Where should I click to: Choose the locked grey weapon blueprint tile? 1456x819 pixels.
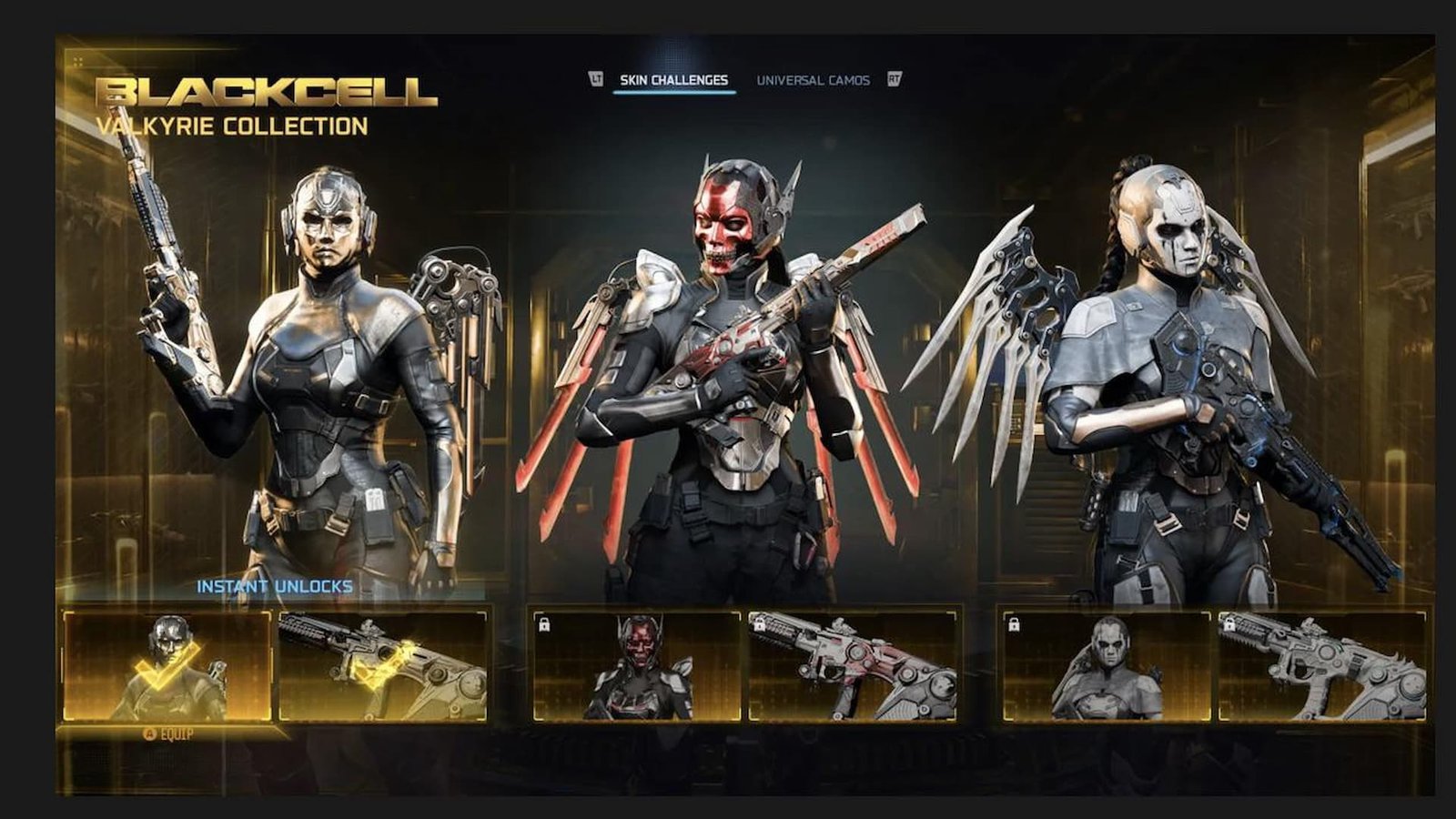tap(1321, 666)
